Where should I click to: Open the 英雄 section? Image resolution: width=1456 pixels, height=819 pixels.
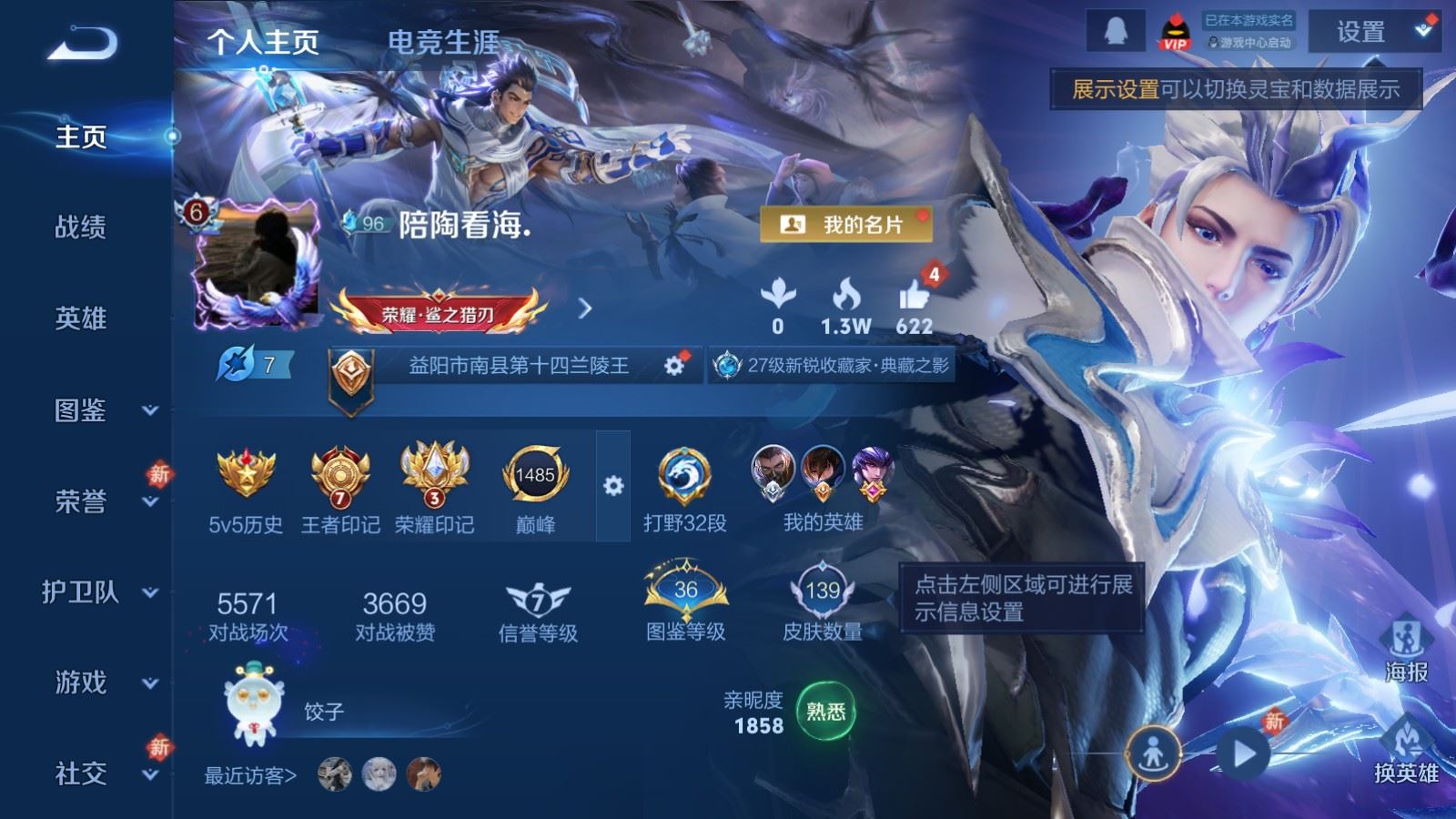(81, 318)
